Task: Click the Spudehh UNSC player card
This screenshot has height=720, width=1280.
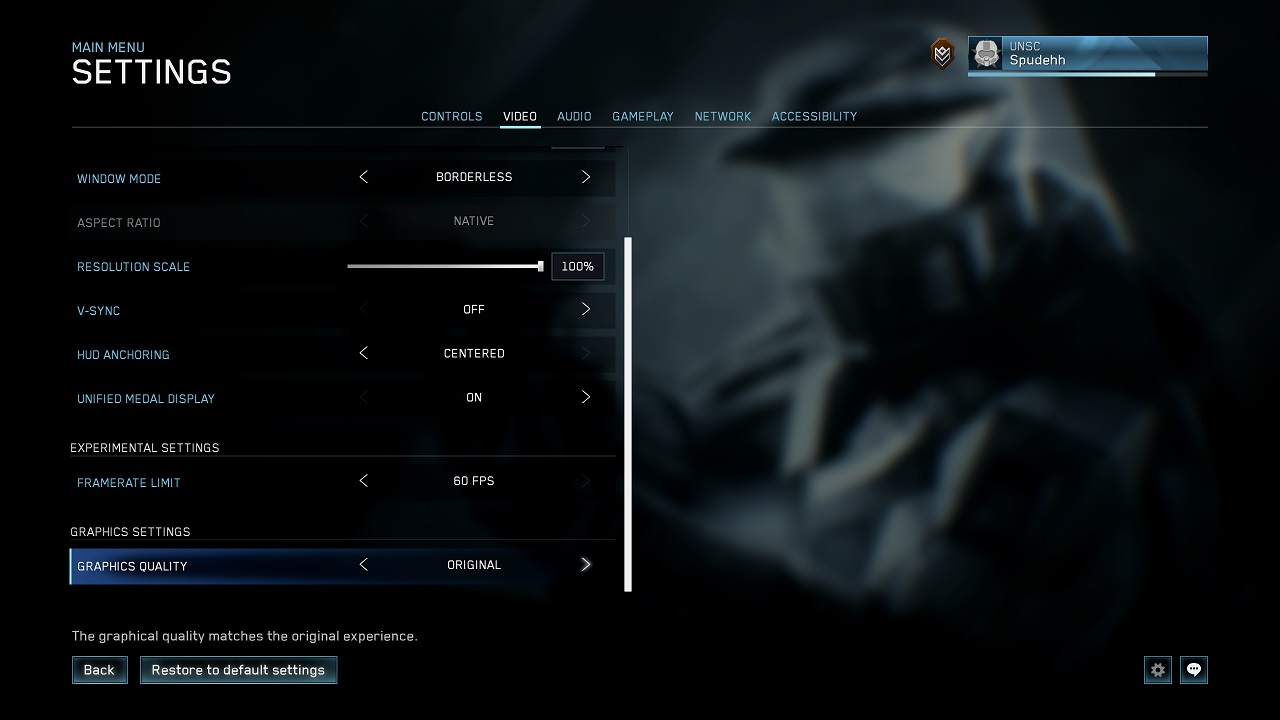Action: [1090, 54]
